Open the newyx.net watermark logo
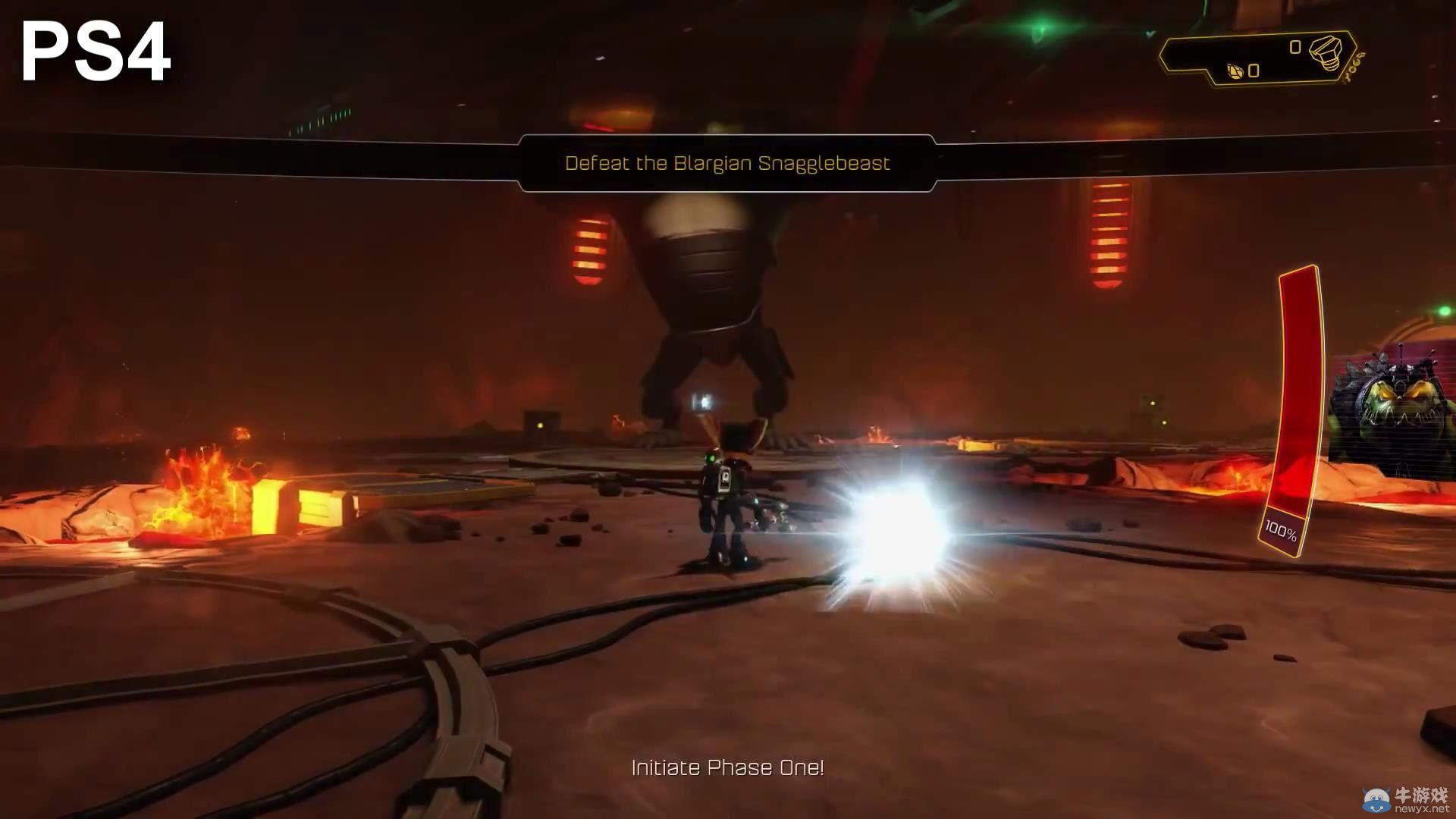Screen dimensions: 1456x819 (1405, 799)
